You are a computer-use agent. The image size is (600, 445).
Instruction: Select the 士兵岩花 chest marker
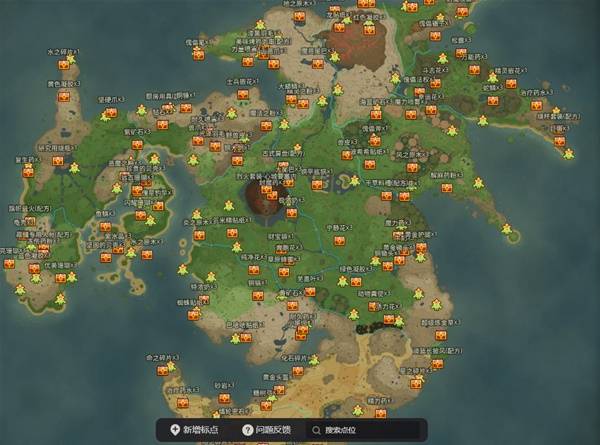[x=241, y=96]
